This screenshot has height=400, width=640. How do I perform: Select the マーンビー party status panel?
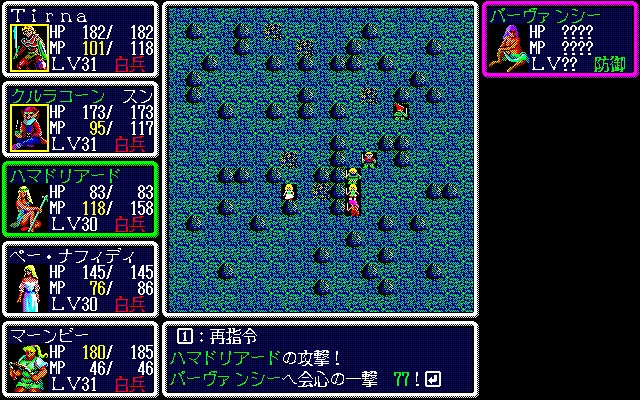80,359
